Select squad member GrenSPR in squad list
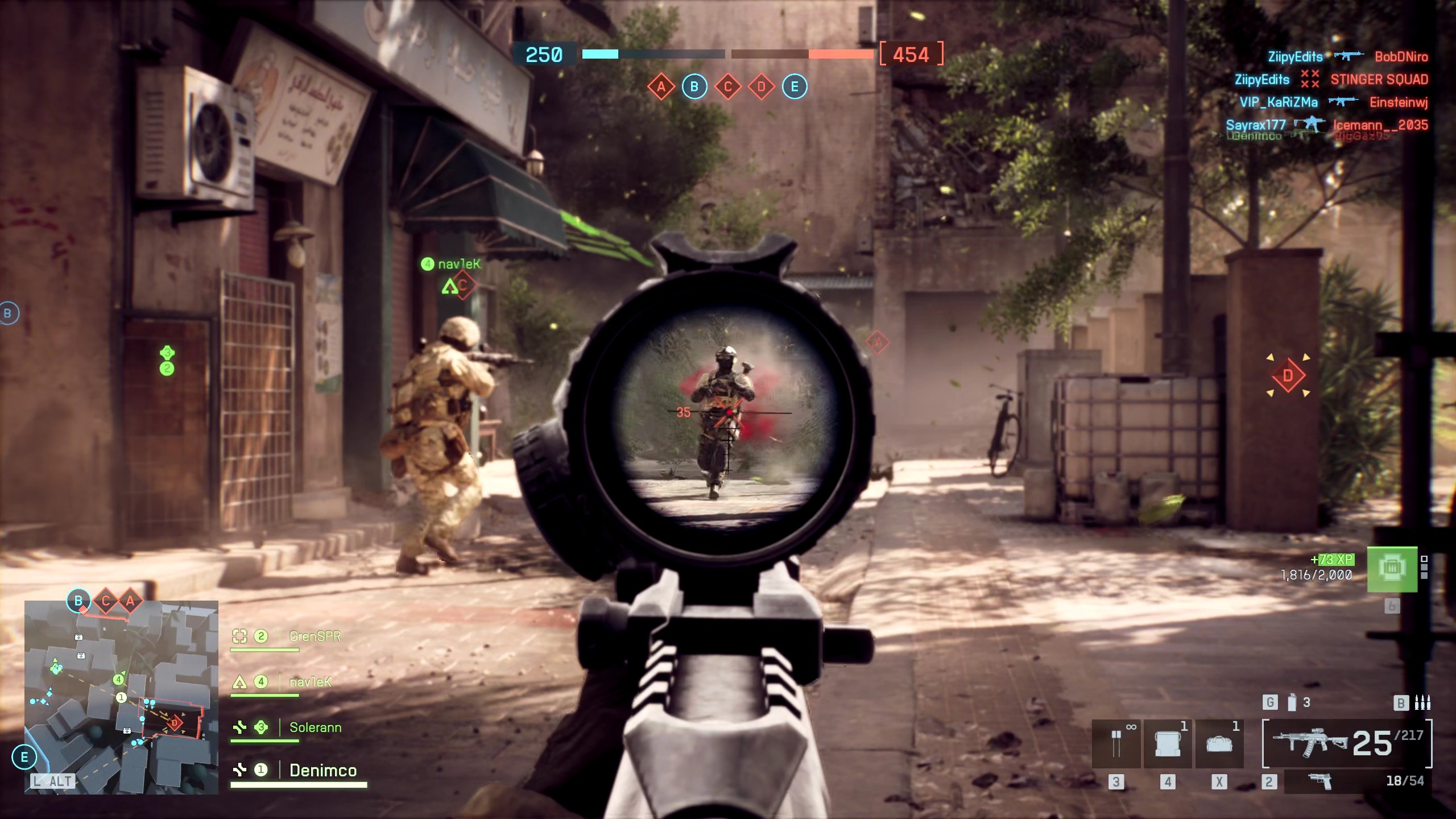 [315, 636]
